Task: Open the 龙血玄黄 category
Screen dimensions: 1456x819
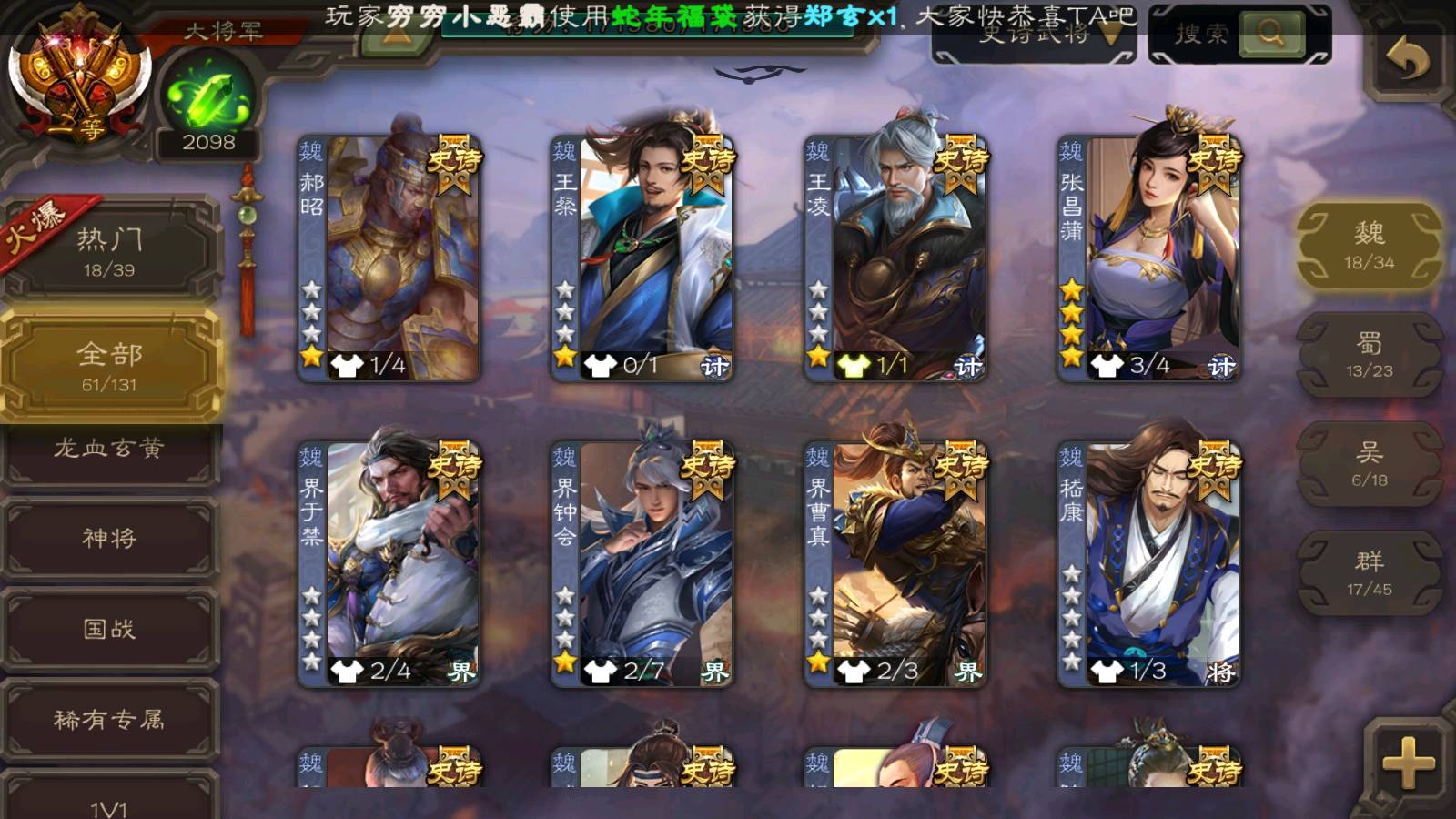Action: (109, 449)
